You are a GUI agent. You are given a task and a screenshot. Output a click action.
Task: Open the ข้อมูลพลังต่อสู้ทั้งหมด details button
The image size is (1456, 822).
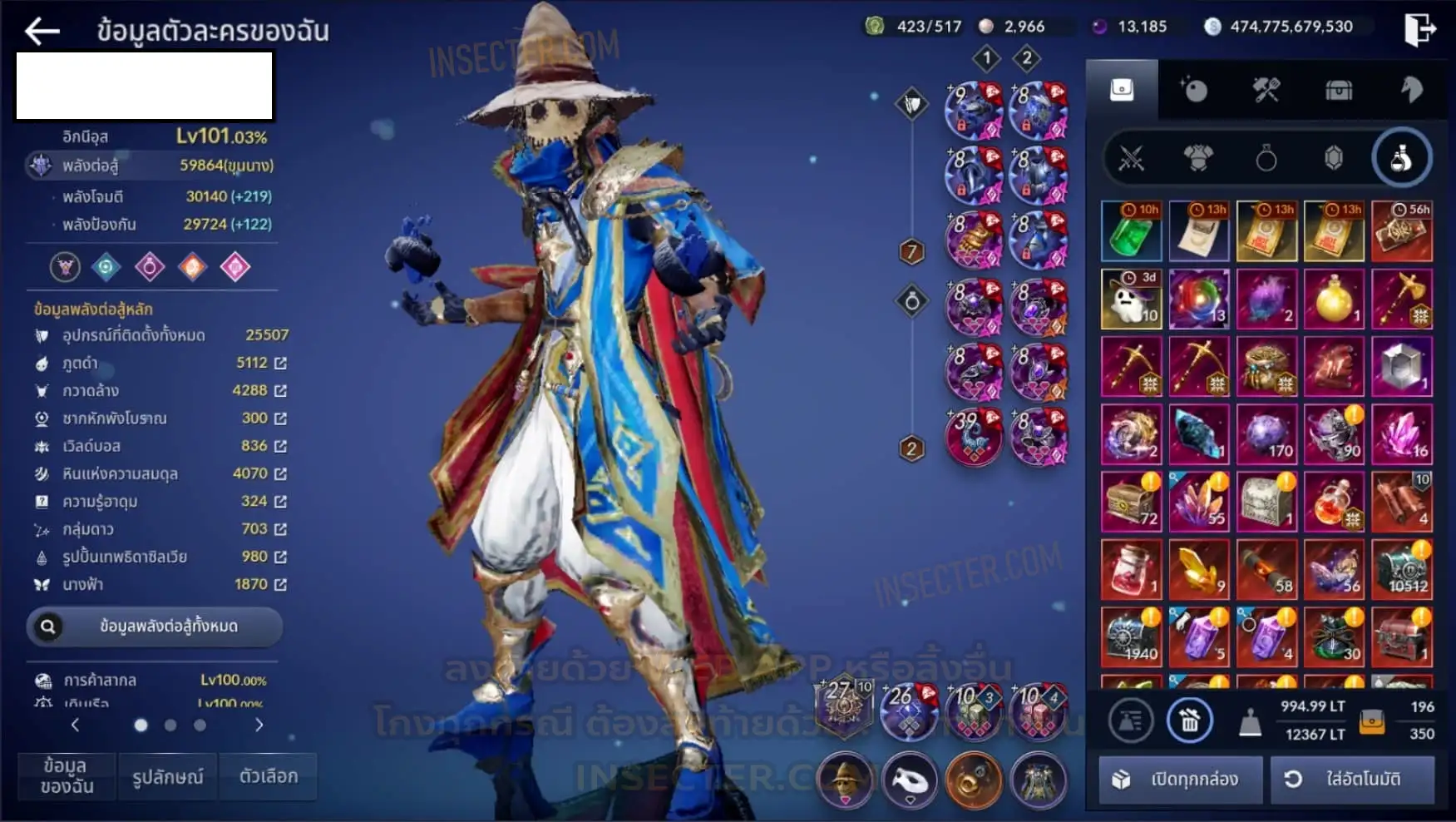tap(155, 626)
